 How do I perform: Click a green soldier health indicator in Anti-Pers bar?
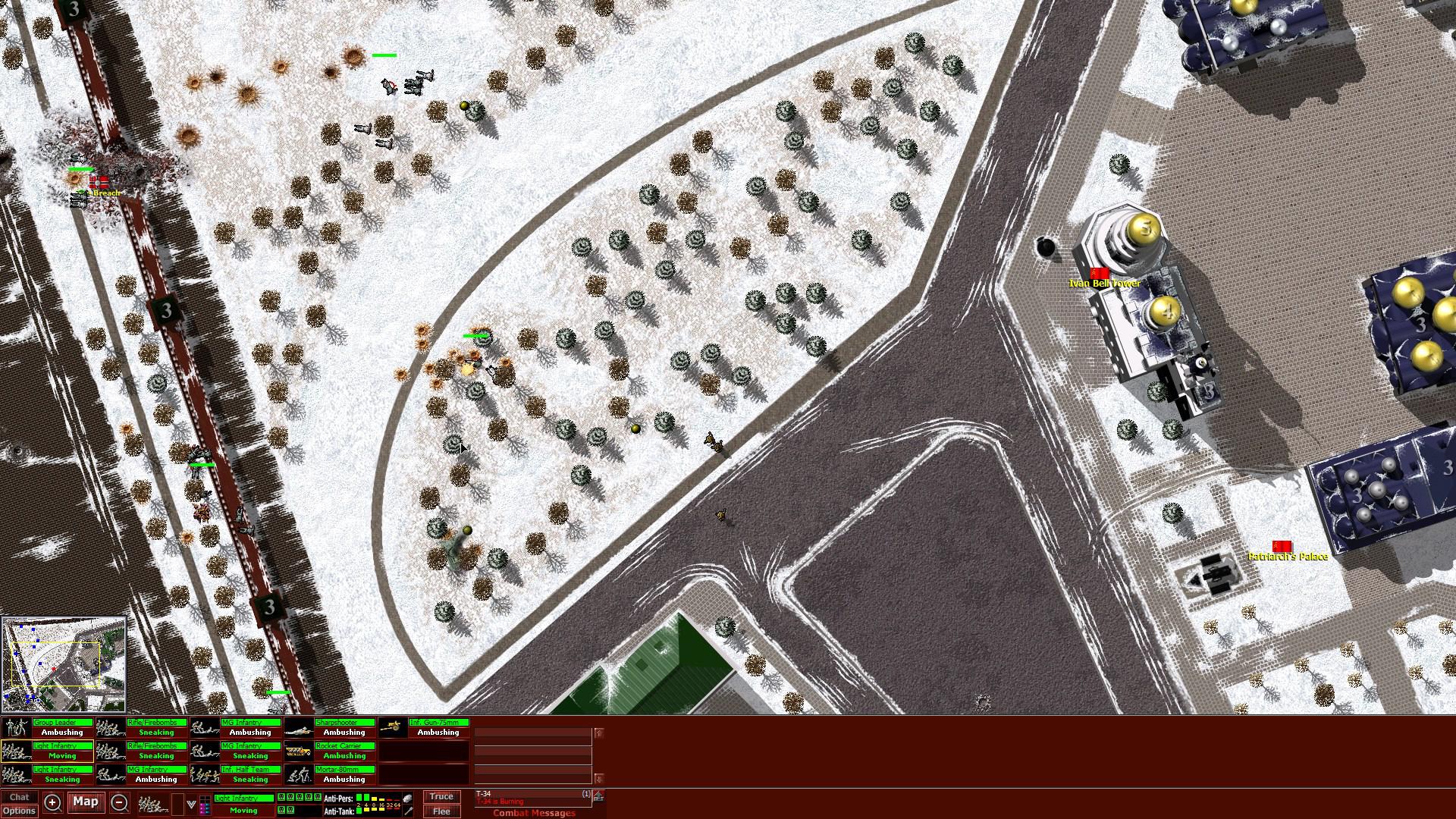pos(359,797)
